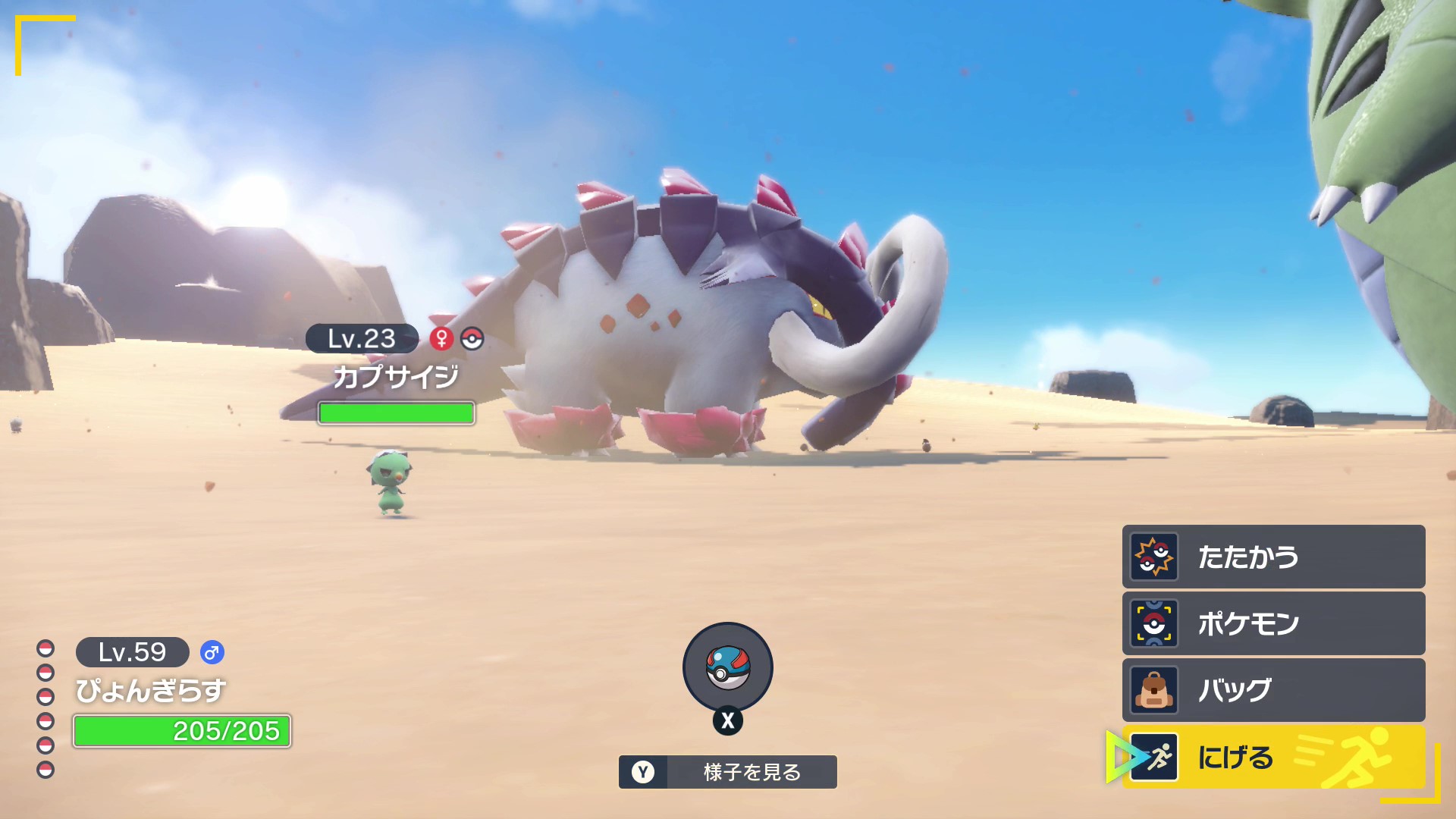This screenshot has height=819, width=1456.
Task: Open the バッグ (Bag) menu
Action: click(1273, 690)
